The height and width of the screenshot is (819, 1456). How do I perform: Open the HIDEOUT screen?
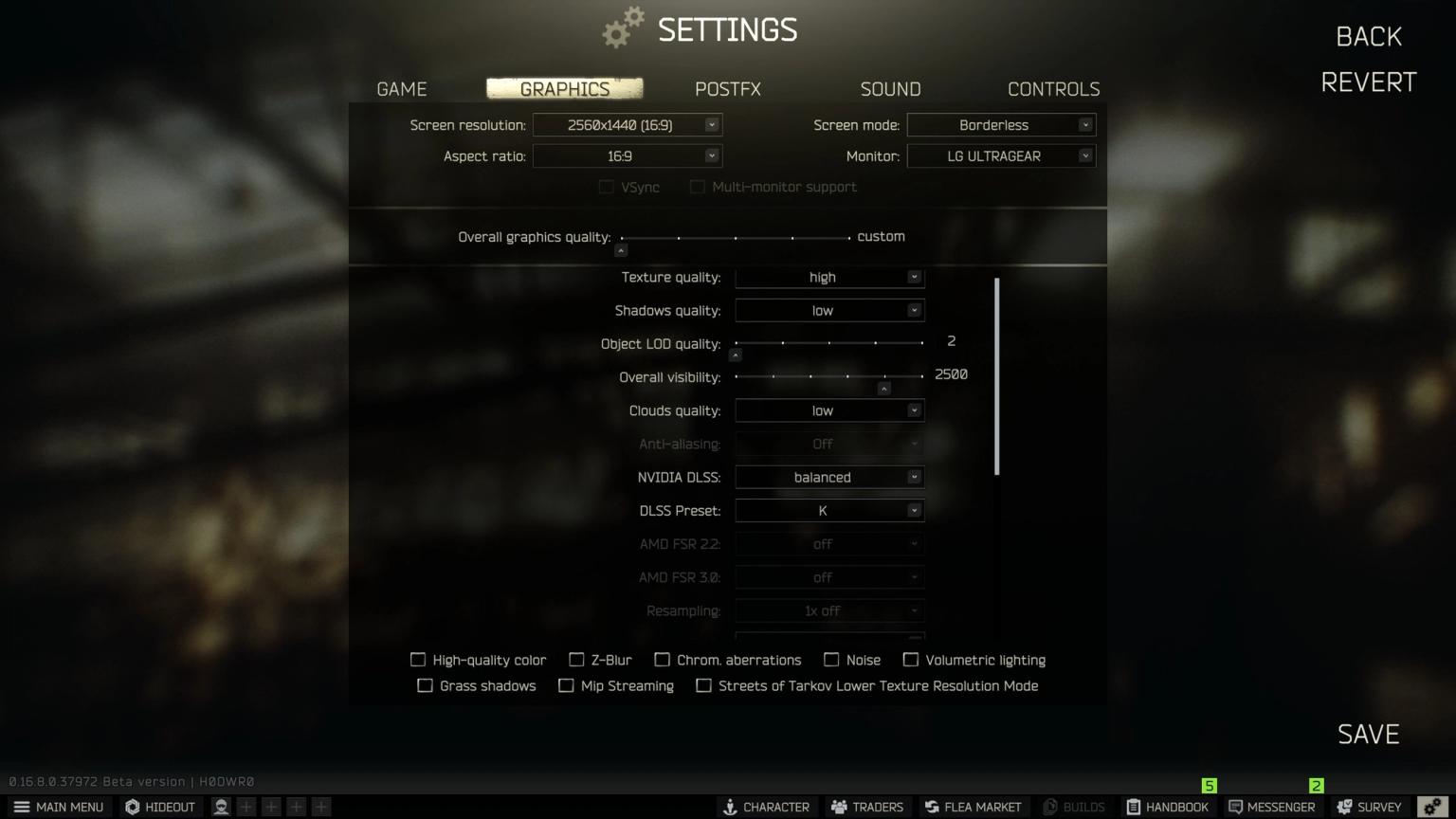pyautogui.click(x=159, y=807)
